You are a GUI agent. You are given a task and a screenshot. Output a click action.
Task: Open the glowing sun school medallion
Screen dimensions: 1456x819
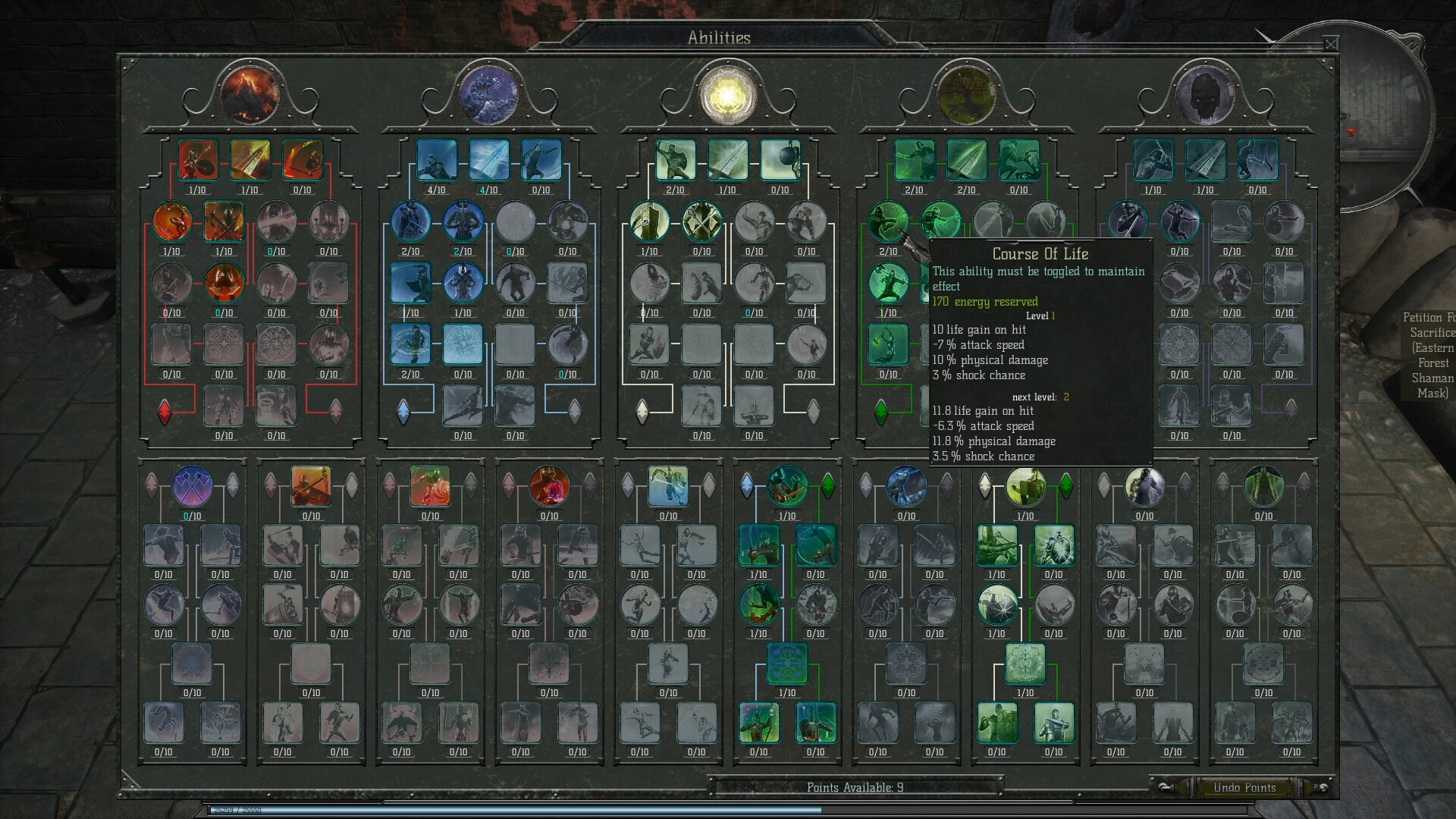(729, 95)
